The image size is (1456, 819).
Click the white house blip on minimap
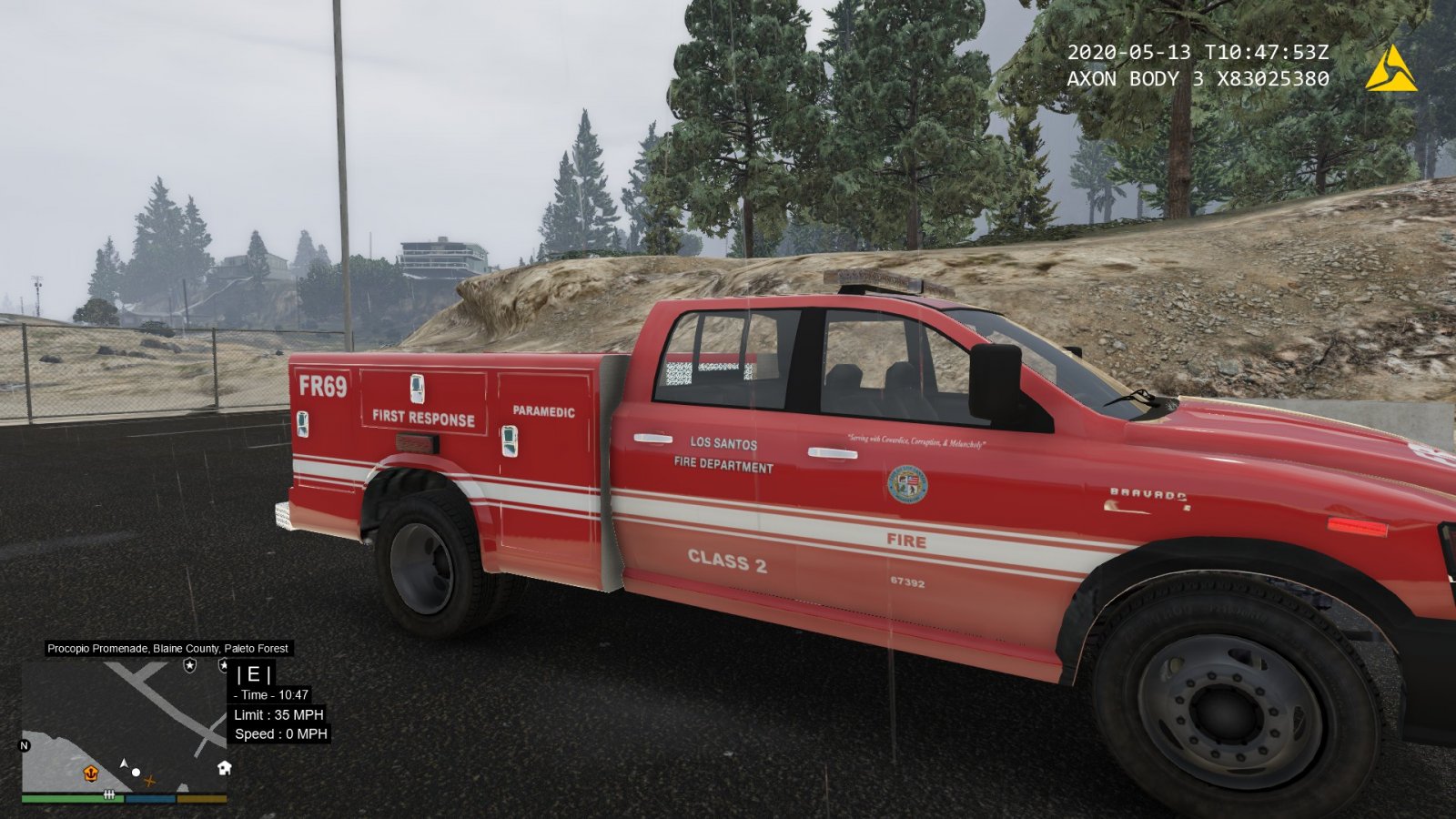point(224,768)
